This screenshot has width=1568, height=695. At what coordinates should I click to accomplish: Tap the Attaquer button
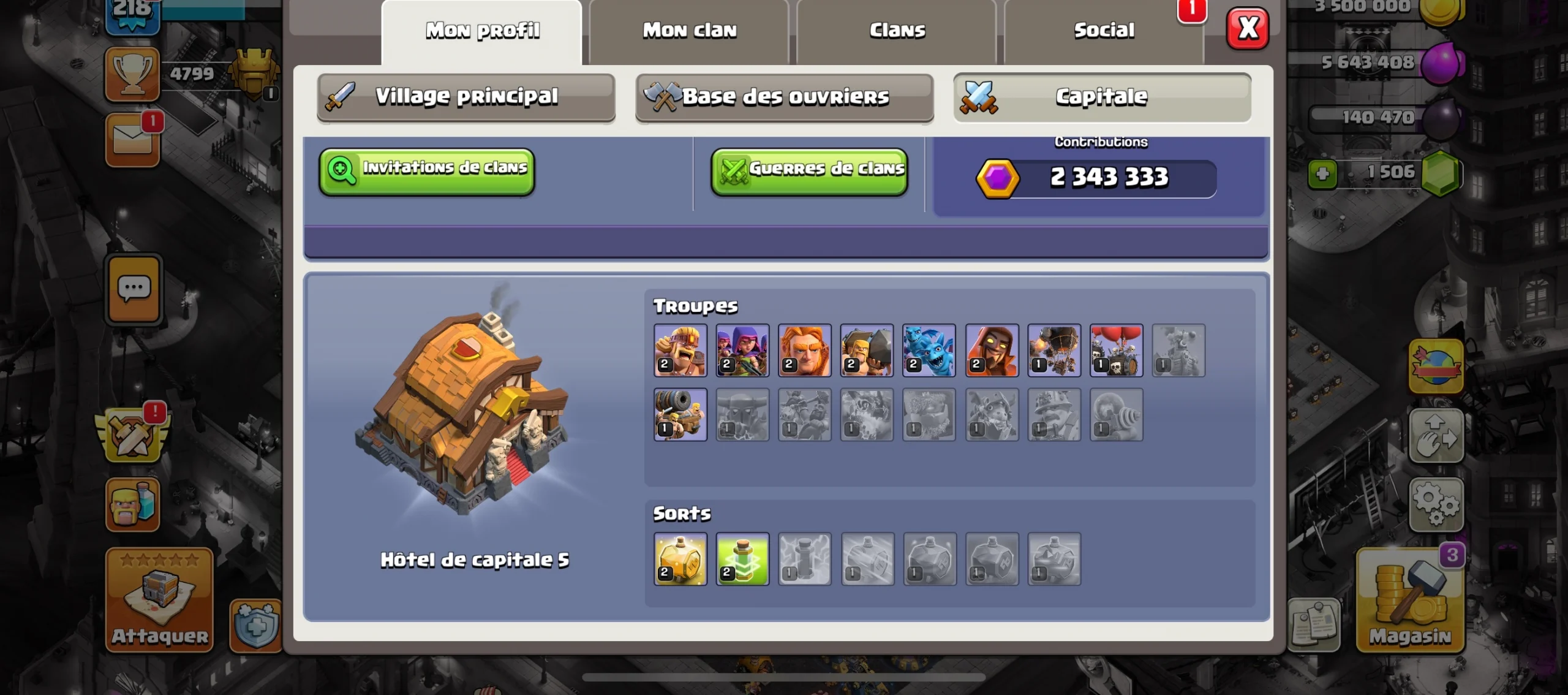coord(159,599)
